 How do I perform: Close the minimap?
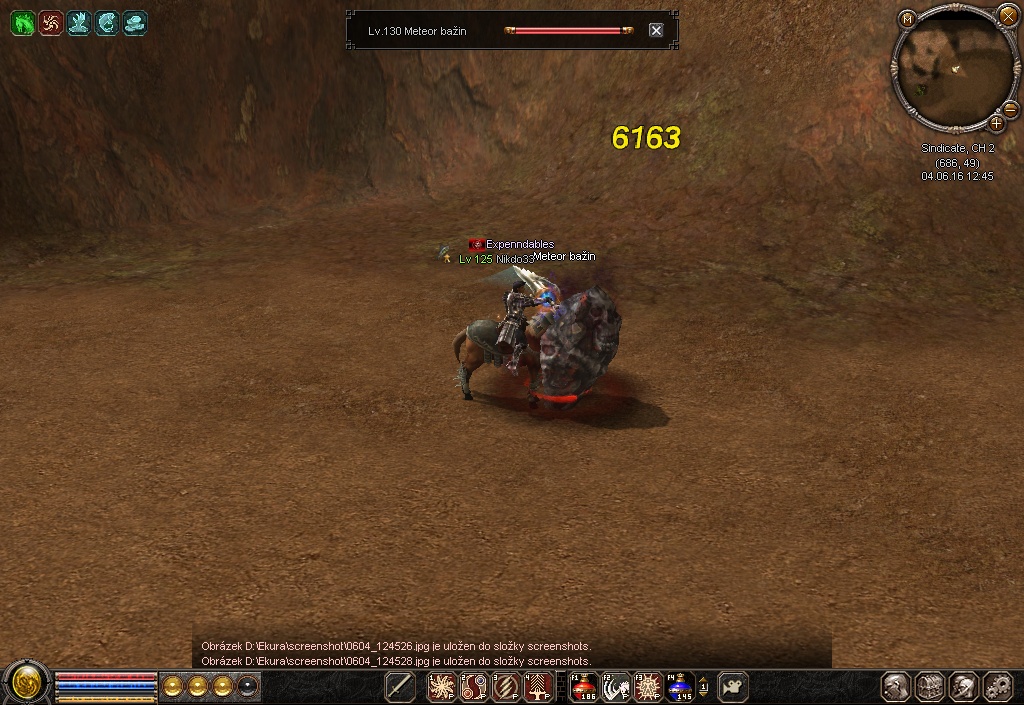(x=1007, y=15)
